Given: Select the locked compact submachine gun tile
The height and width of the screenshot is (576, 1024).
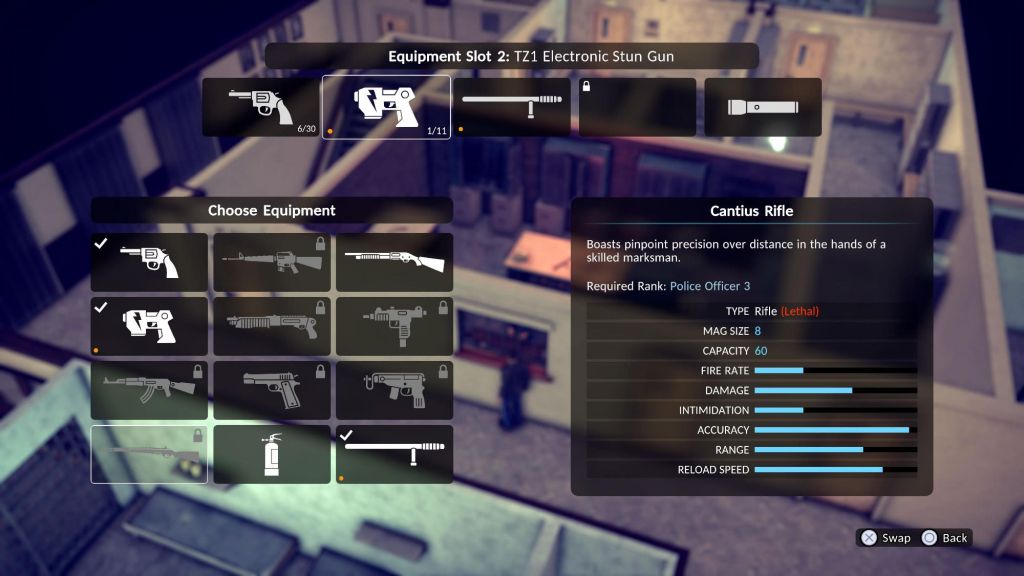Looking at the screenshot, I should coord(394,390).
